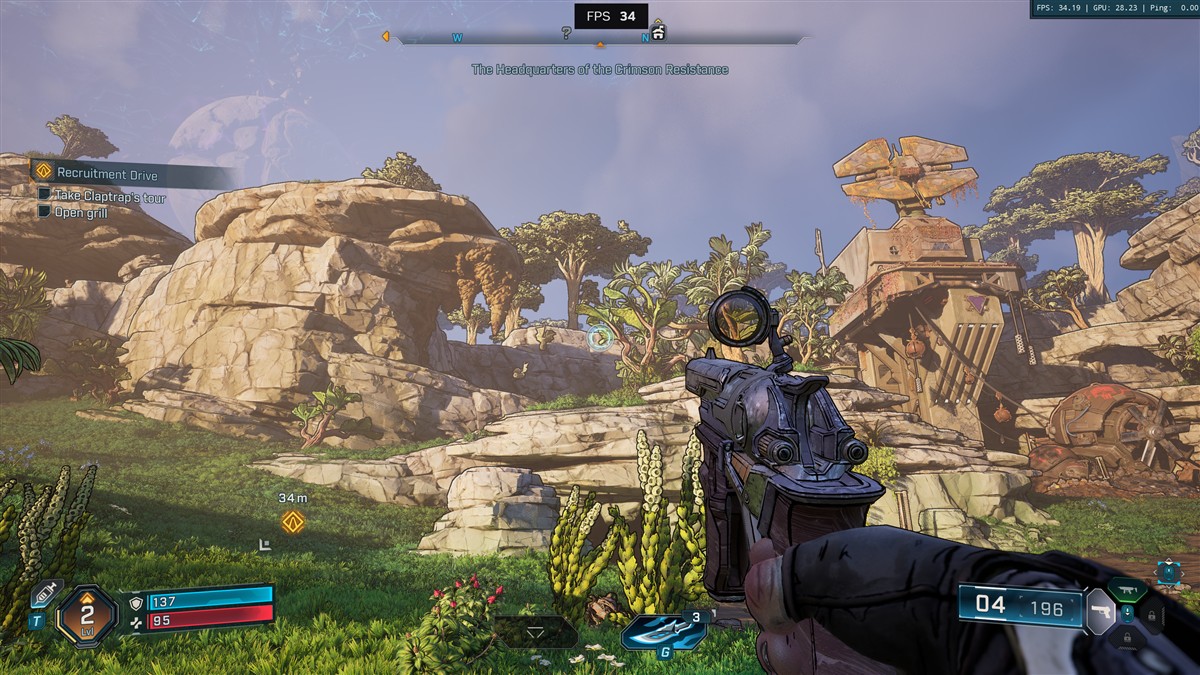Use the repair kit syringe icon
Viewport: 1200px width, 675px height.
tap(44, 593)
